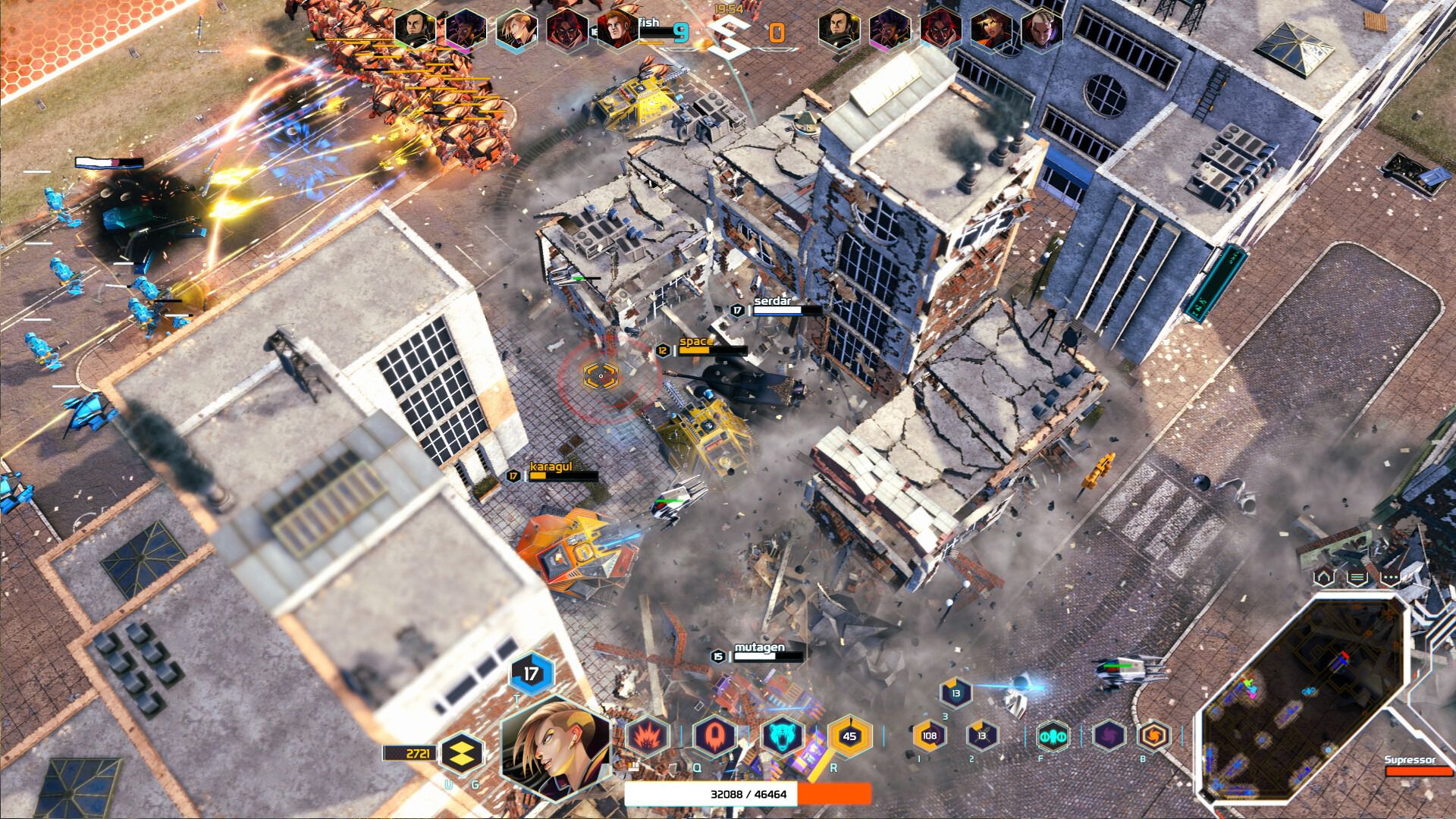Image resolution: width=1456 pixels, height=819 pixels.
Task: Activate the teal F ability icon
Action: [x=1053, y=736]
